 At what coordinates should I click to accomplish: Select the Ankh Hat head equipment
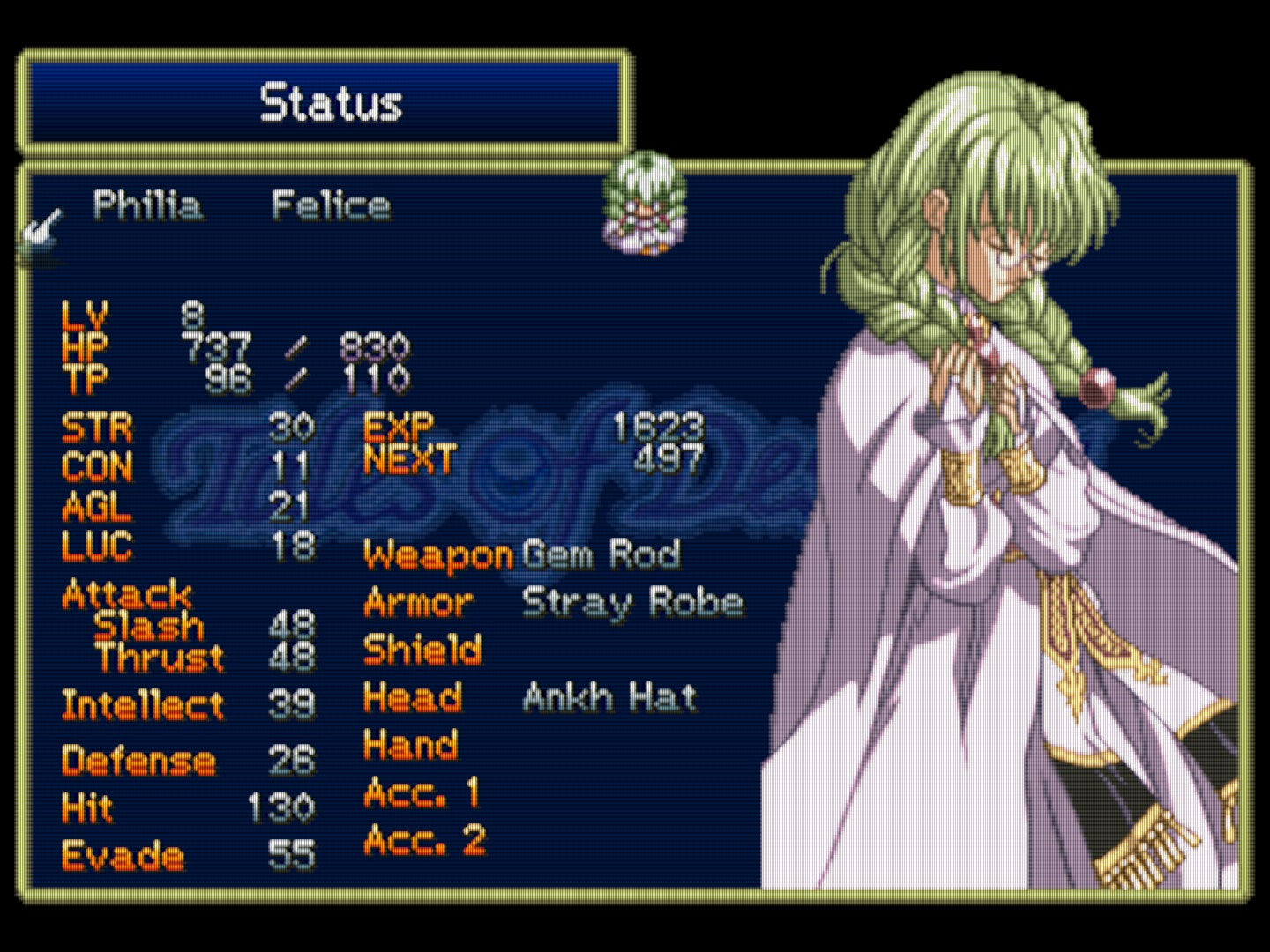pos(609,697)
